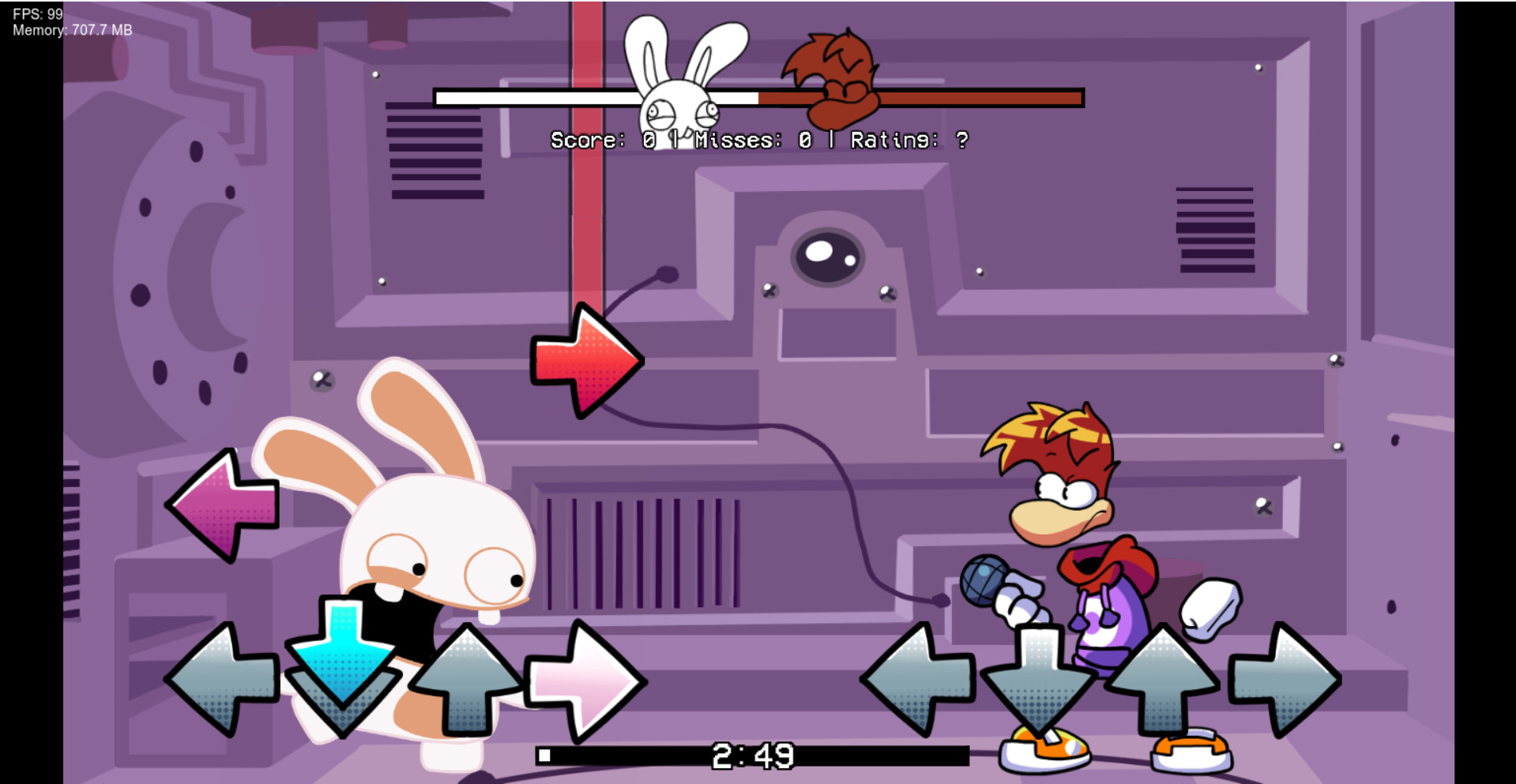Click the Memory usage readout
Viewport: 1516px width, 784px height.
71,31
